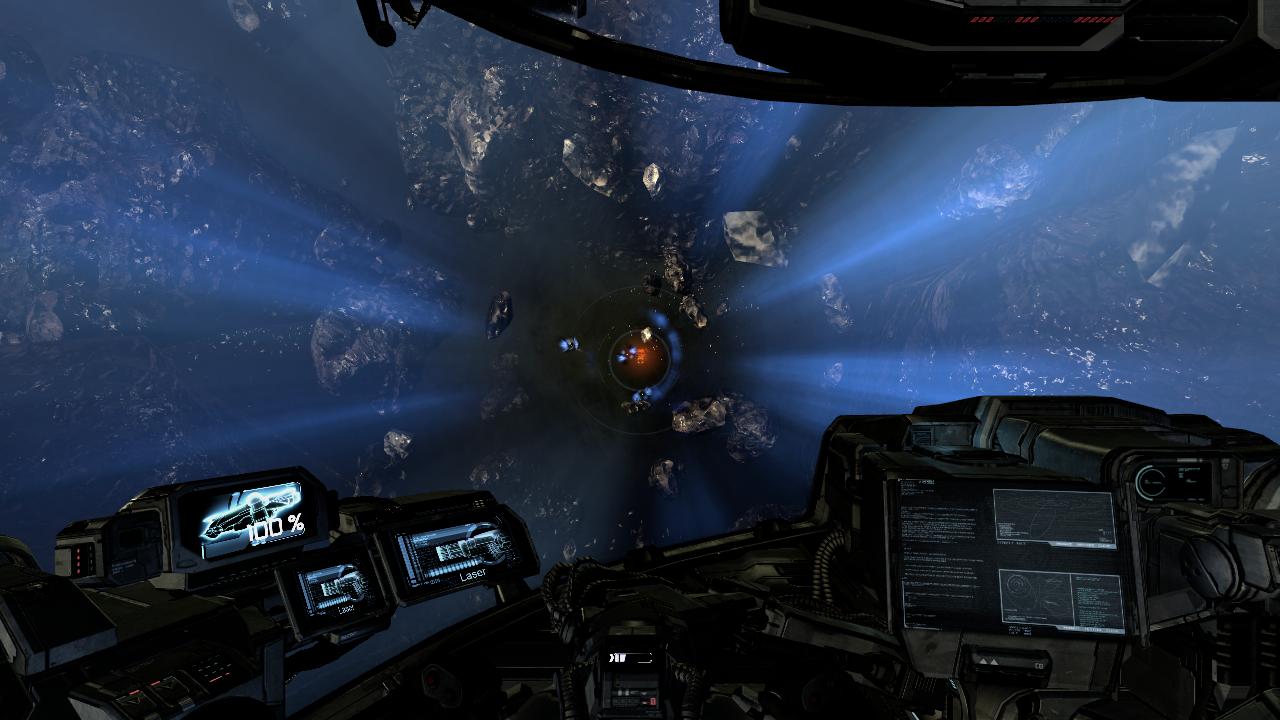Open the event monitor screen with radar diagrams
The height and width of the screenshot is (720, 1280).
[1010, 555]
